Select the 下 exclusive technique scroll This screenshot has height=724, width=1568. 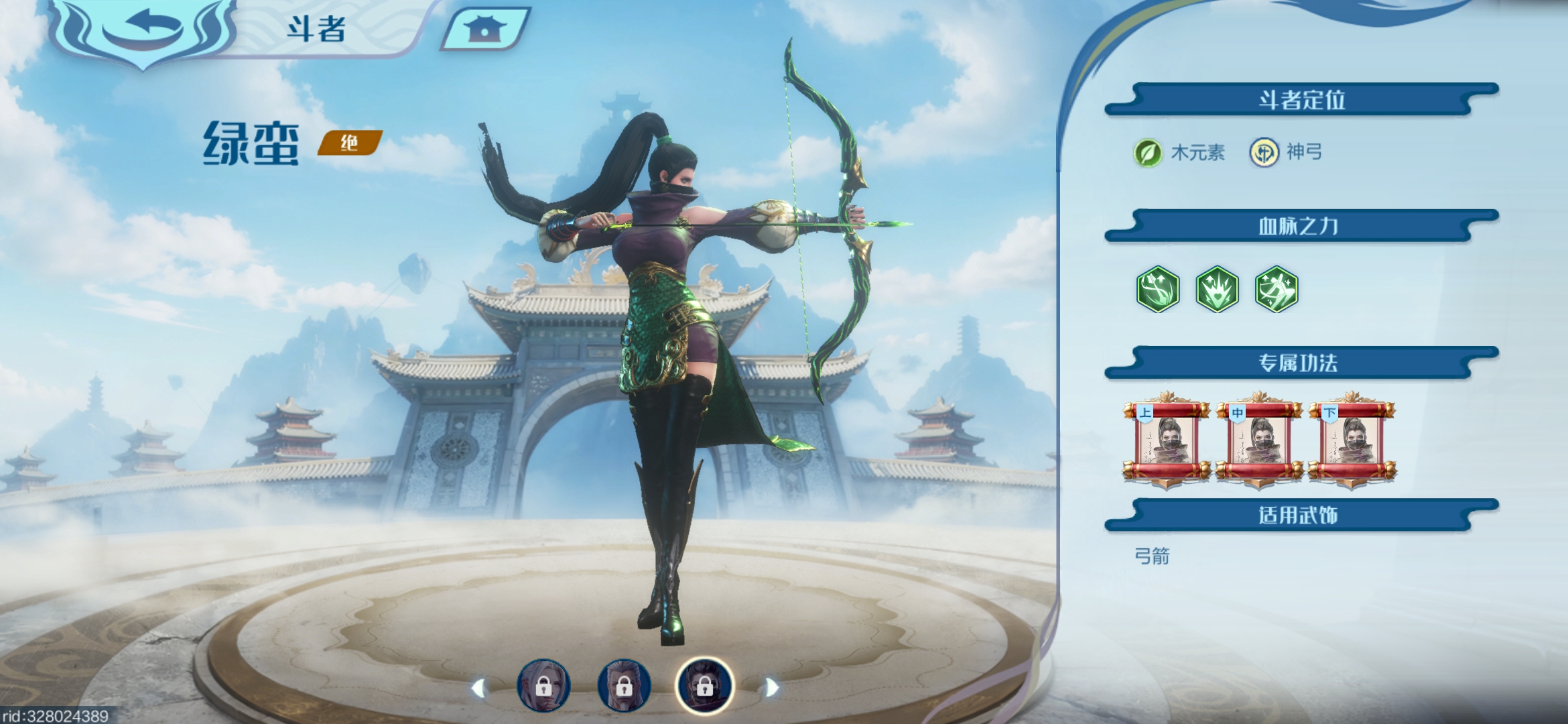point(1352,440)
